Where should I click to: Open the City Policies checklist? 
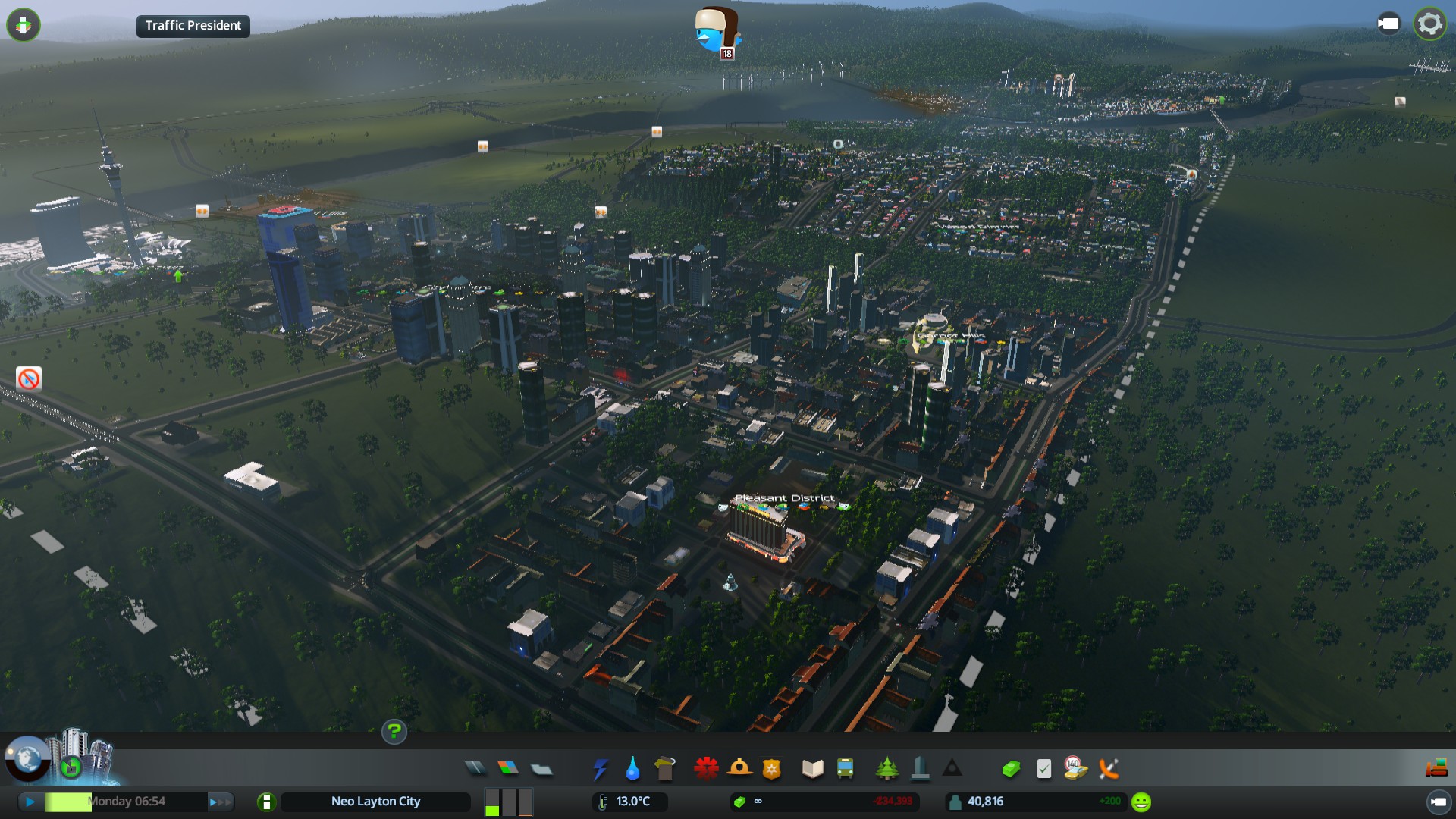(x=1043, y=769)
